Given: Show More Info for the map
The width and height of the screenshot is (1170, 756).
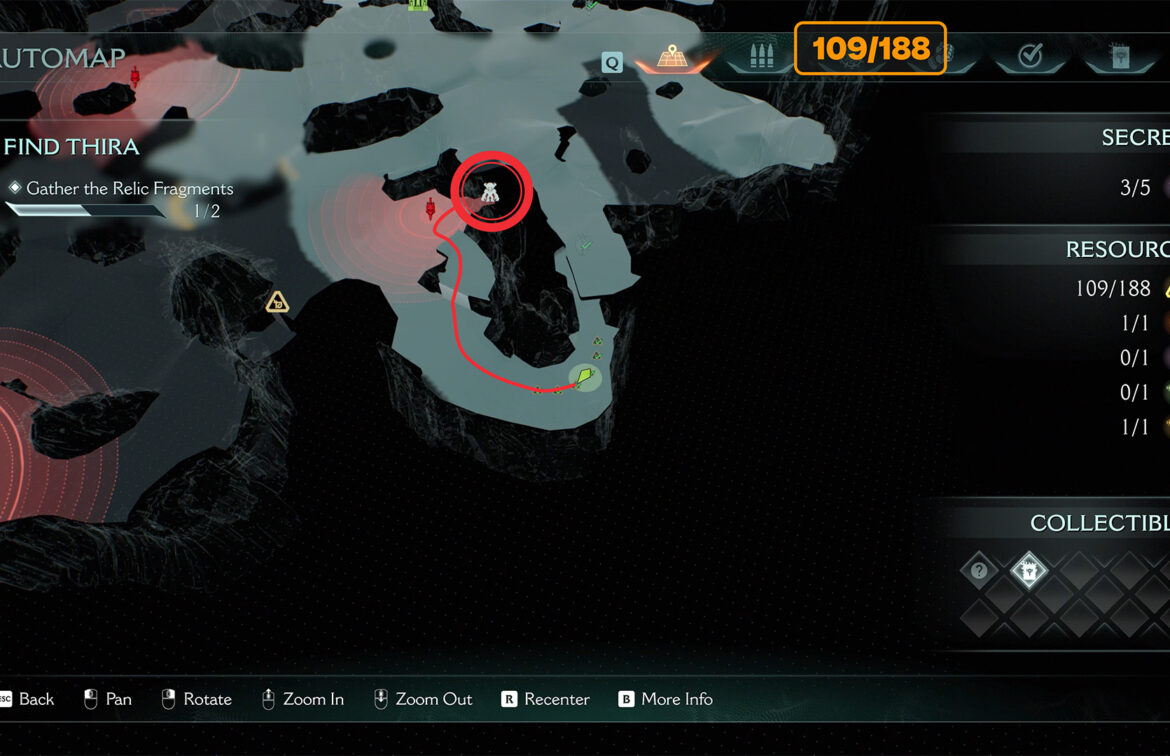Looking at the screenshot, I should 665,699.
